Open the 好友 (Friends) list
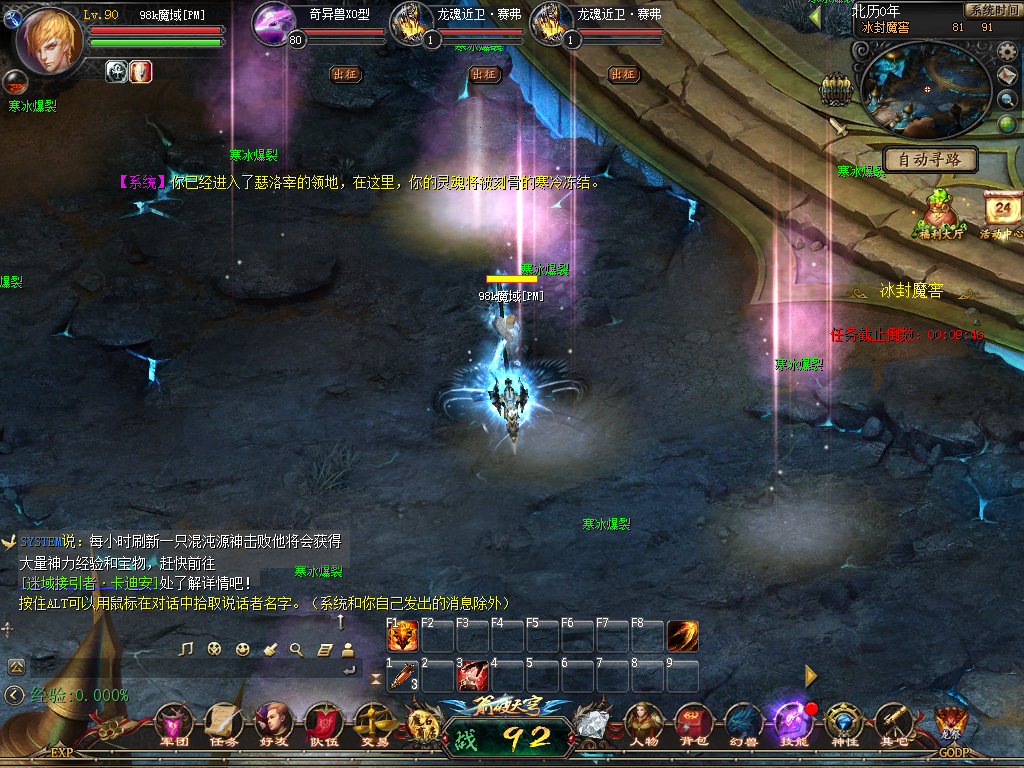The height and width of the screenshot is (768, 1024). 272,722
